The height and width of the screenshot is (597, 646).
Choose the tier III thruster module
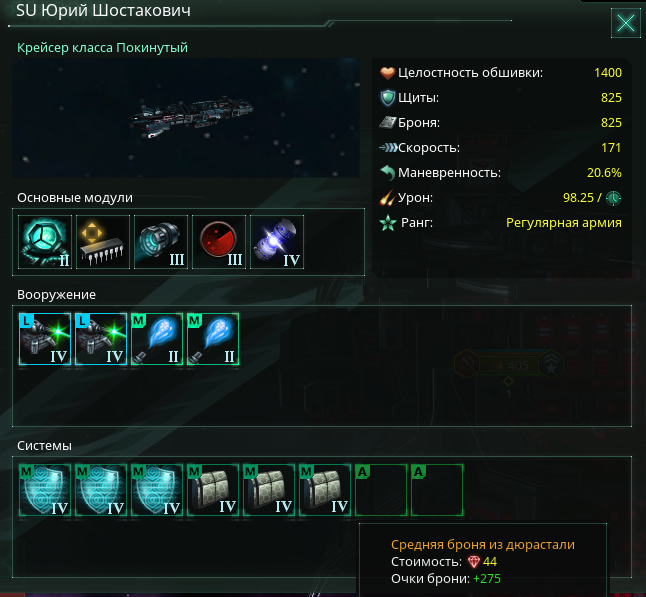pyautogui.click(x=160, y=243)
